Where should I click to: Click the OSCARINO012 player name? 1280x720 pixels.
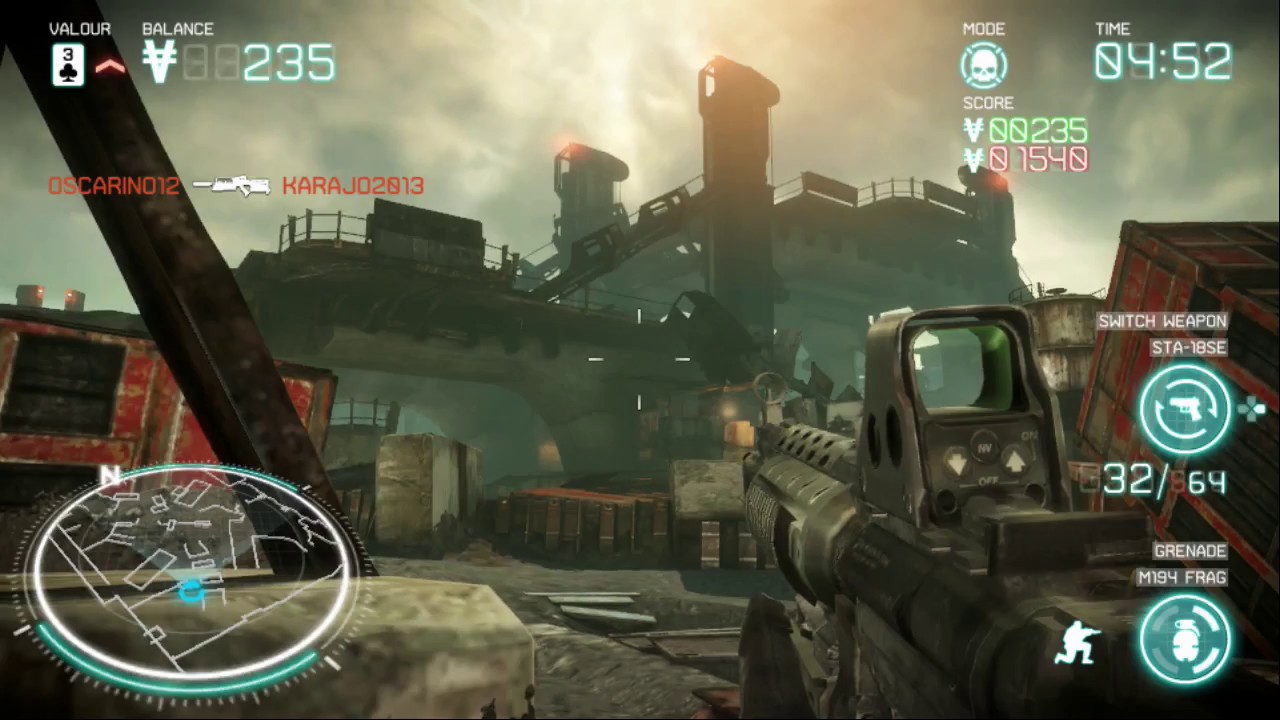pyautogui.click(x=113, y=186)
